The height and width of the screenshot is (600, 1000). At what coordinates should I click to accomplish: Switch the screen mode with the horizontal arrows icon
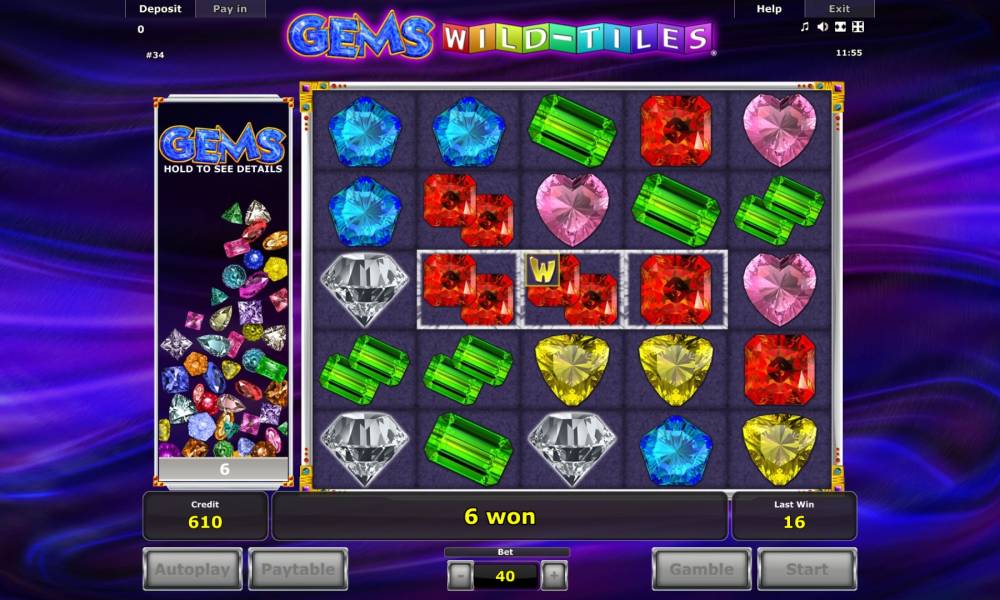coord(840,27)
